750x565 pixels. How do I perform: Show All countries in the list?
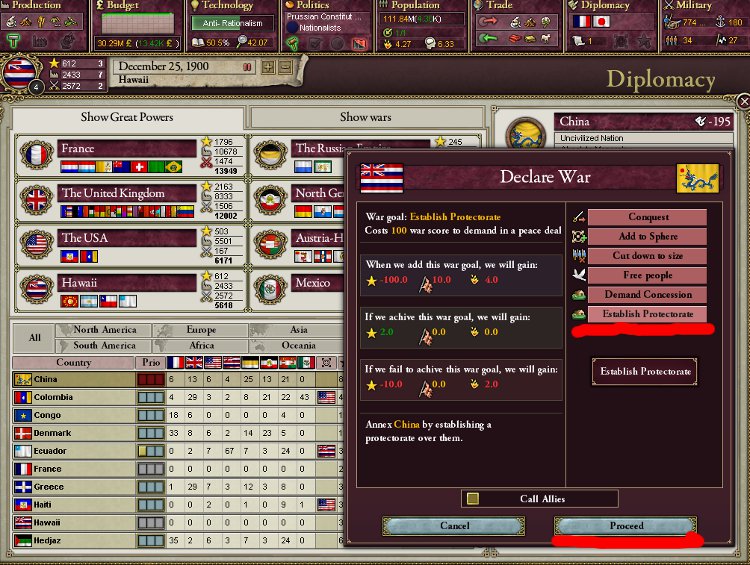[x=34, y=338]
